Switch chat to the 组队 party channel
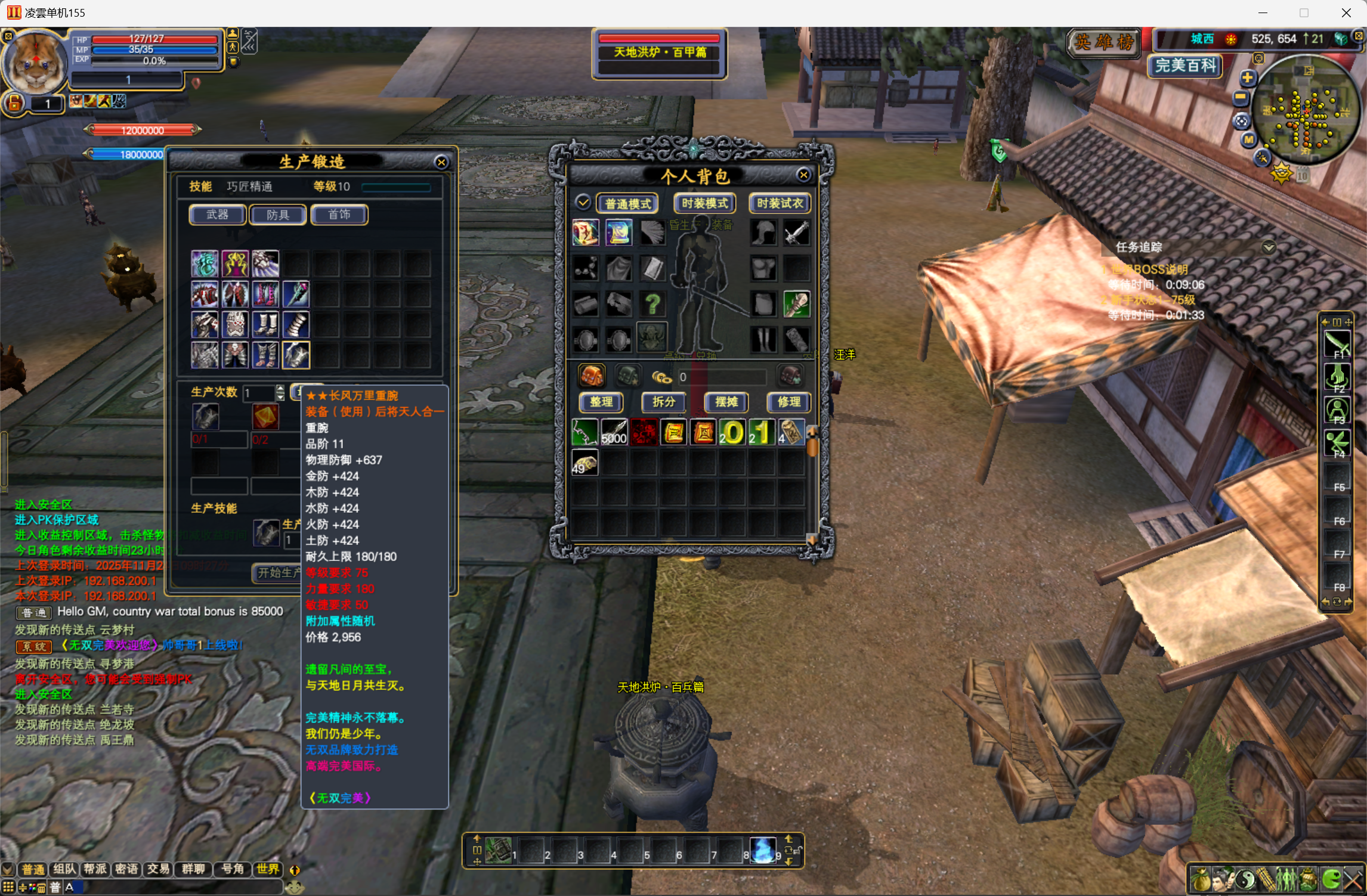Screen dimensions: 1367x896 [64, 869]
